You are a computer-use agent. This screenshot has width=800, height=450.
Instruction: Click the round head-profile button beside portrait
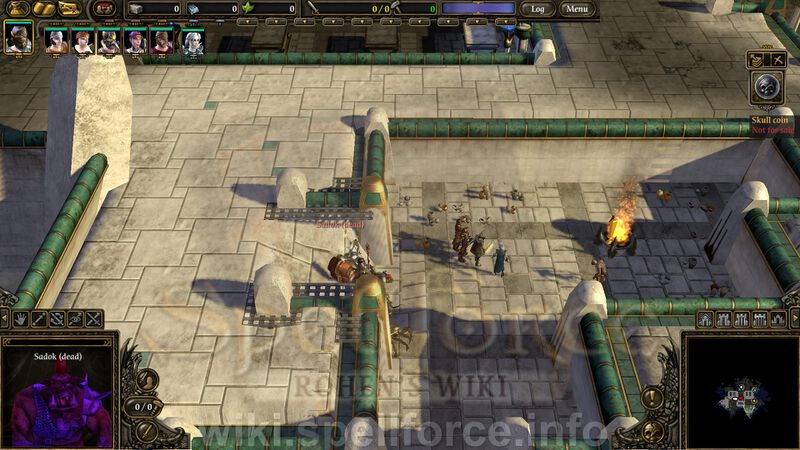147,381
